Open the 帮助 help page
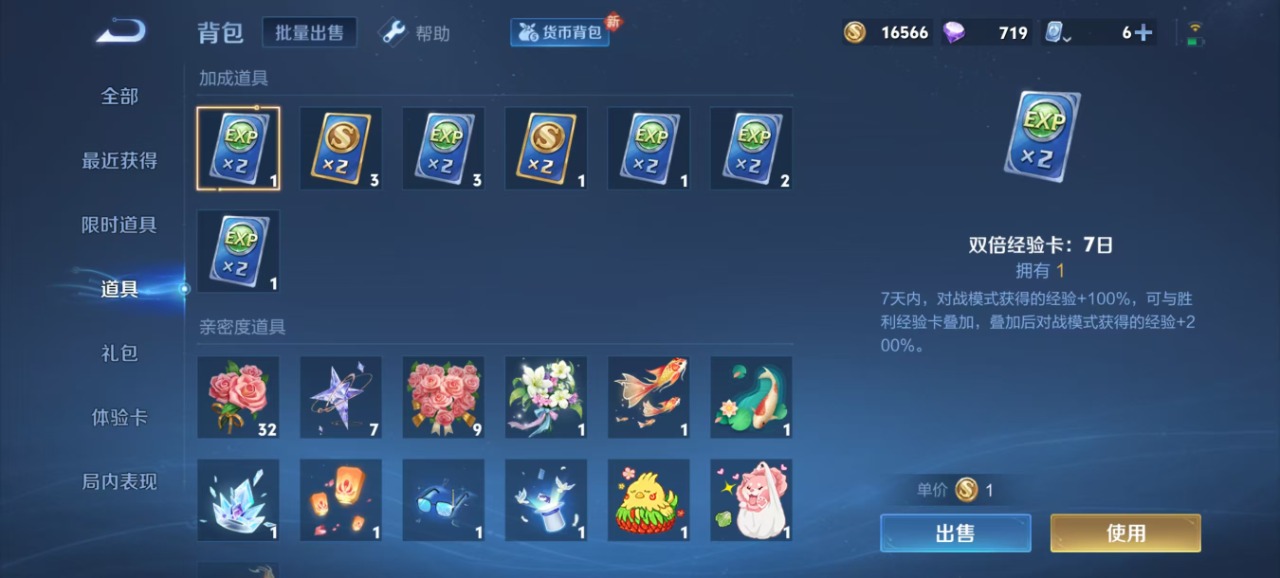Screen dimensions: 1280x578 point(415,33)
